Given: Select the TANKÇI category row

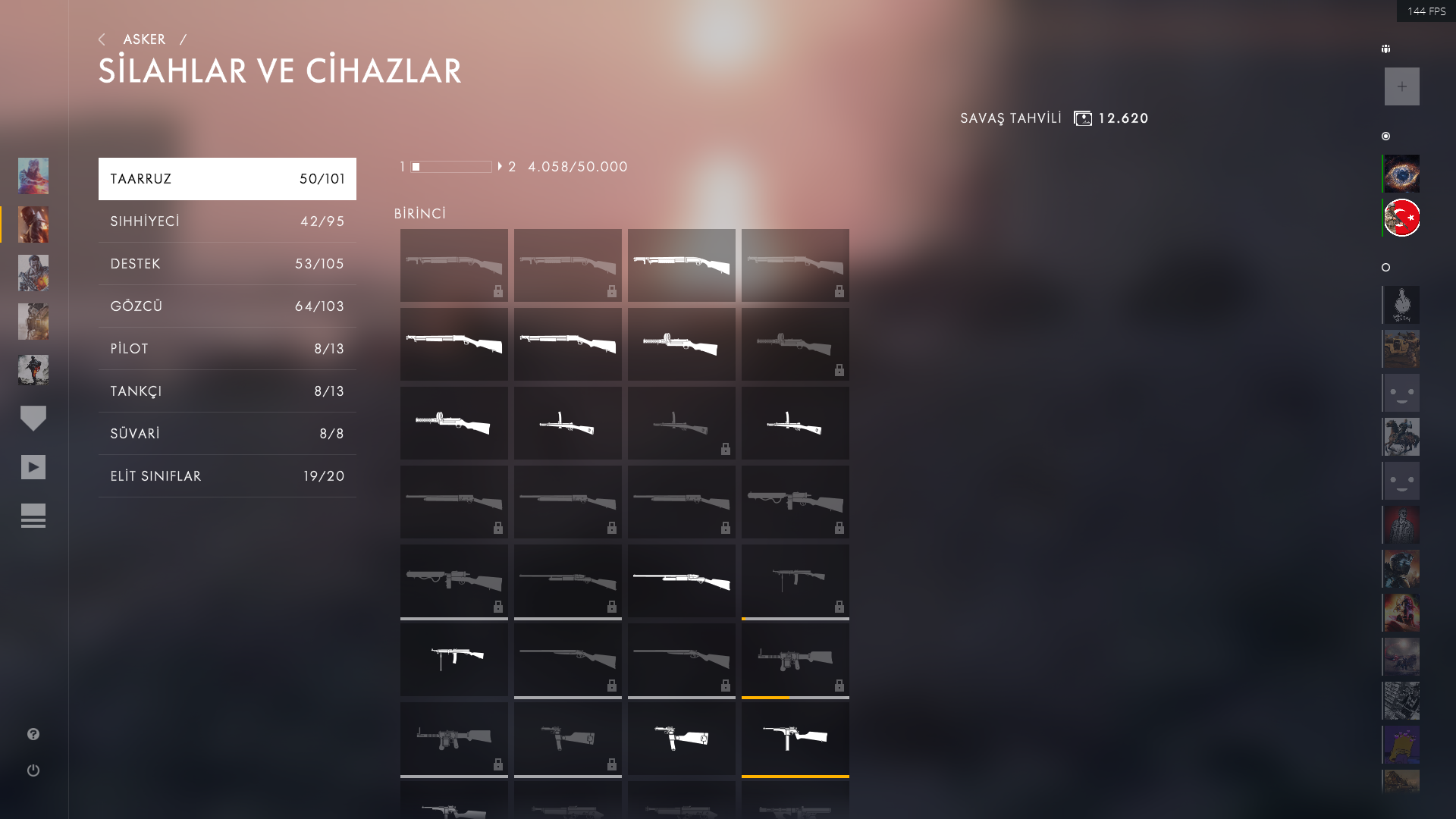Looking at the screenshot, I should tap(227, 391).
